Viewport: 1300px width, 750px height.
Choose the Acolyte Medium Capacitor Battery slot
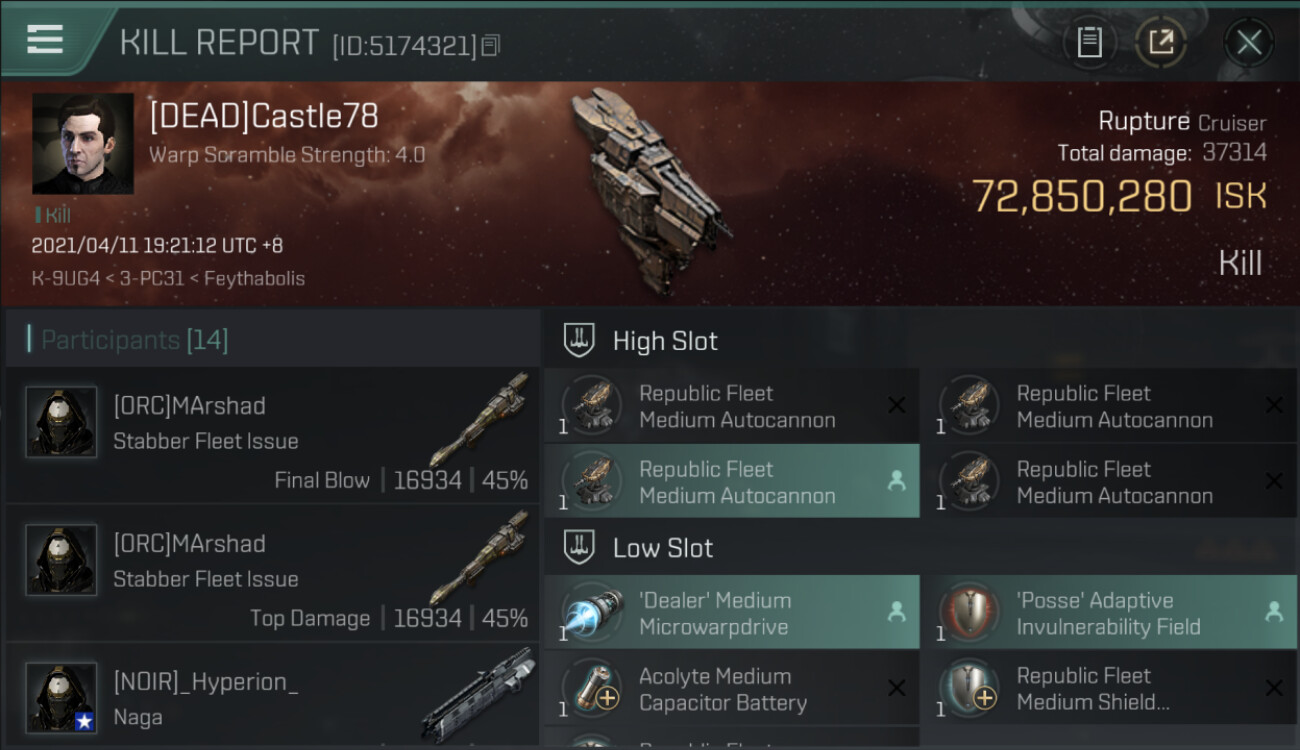point(731,689)
